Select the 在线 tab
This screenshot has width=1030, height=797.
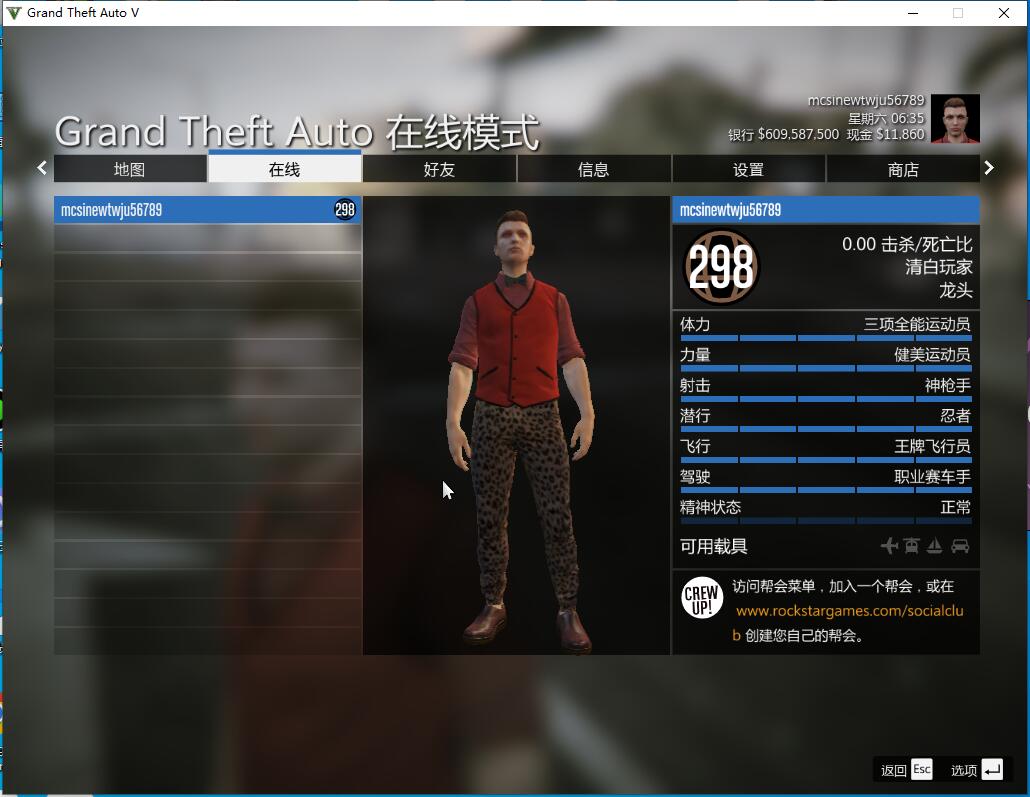point(285,169)
